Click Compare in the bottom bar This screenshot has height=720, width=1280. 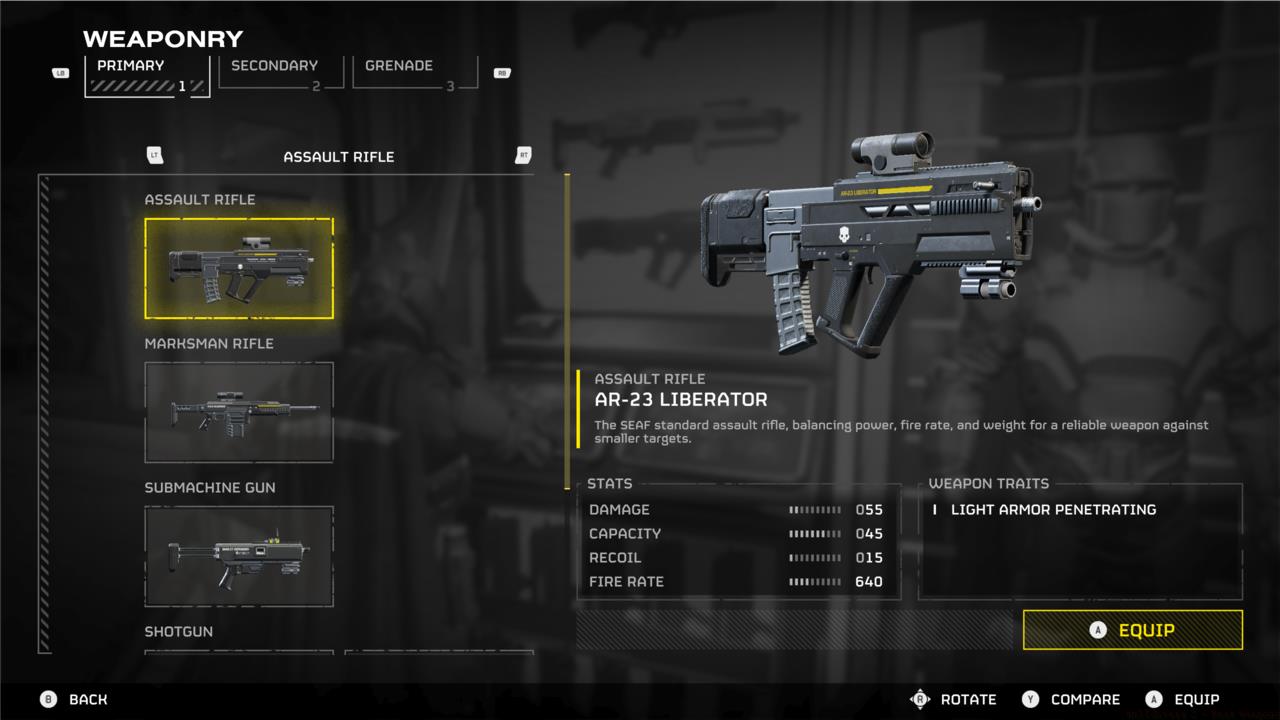(1085, 699)
